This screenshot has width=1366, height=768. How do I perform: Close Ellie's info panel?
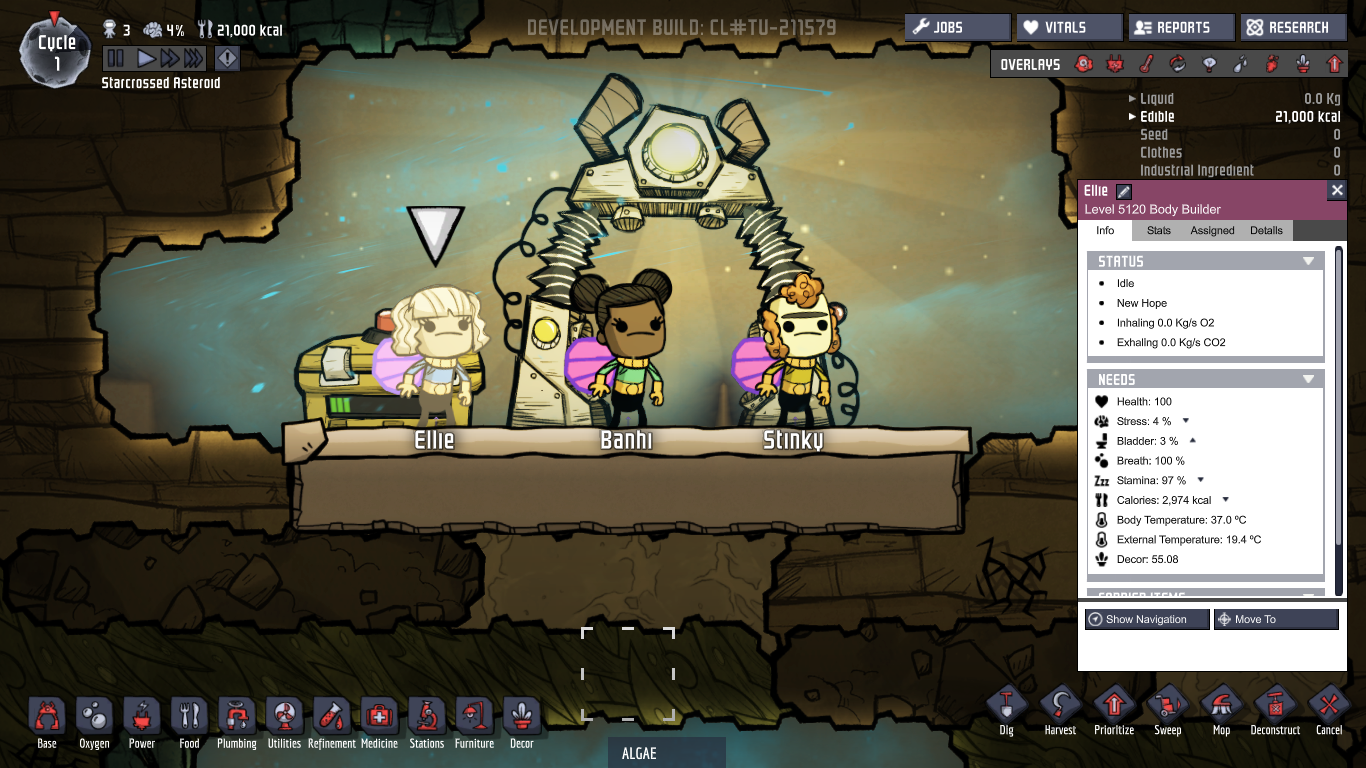click(x=1337, y=190)
